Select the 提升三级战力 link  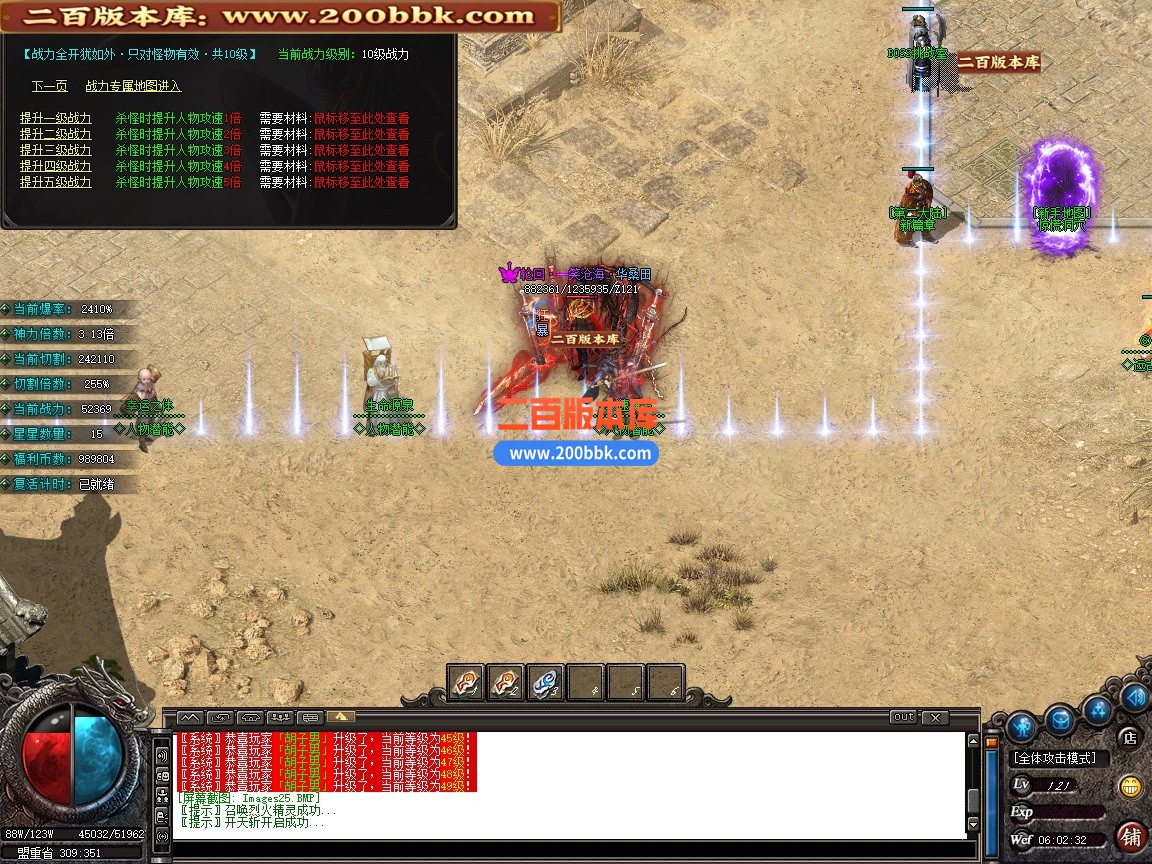pyautogui.click(x=55, y=150)
